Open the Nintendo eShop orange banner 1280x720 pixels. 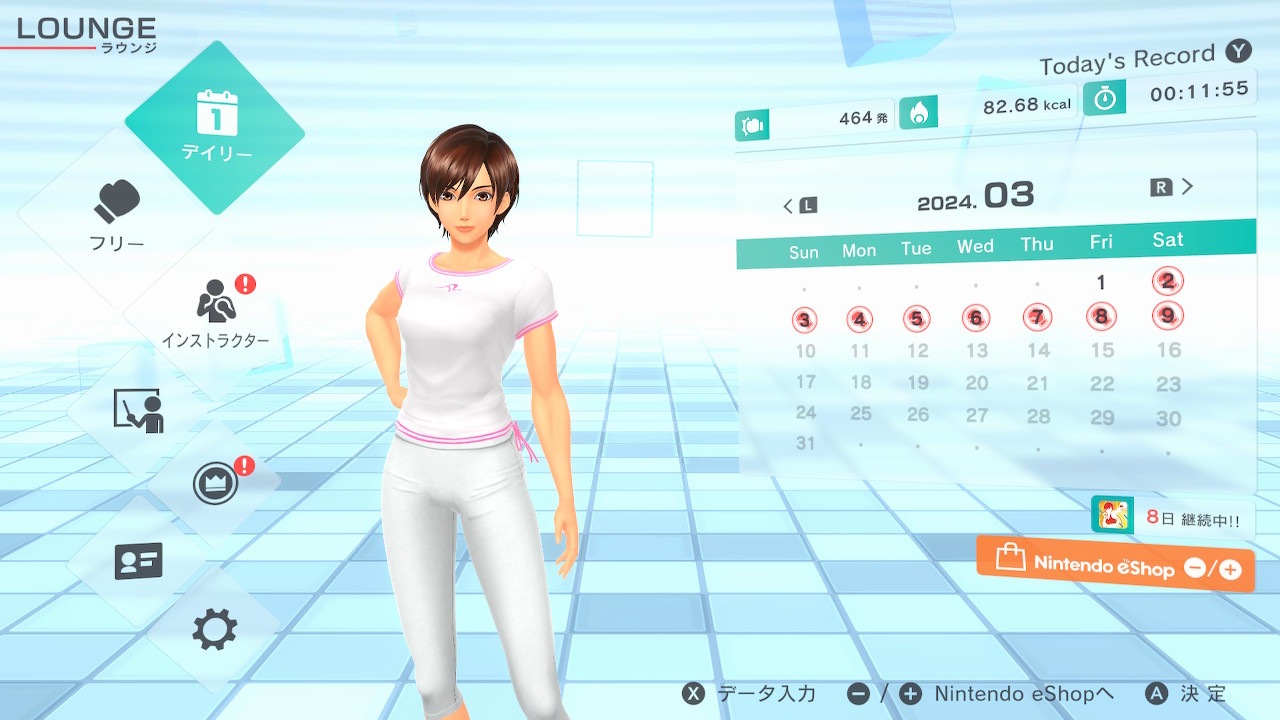click(x=1116, y=564)
